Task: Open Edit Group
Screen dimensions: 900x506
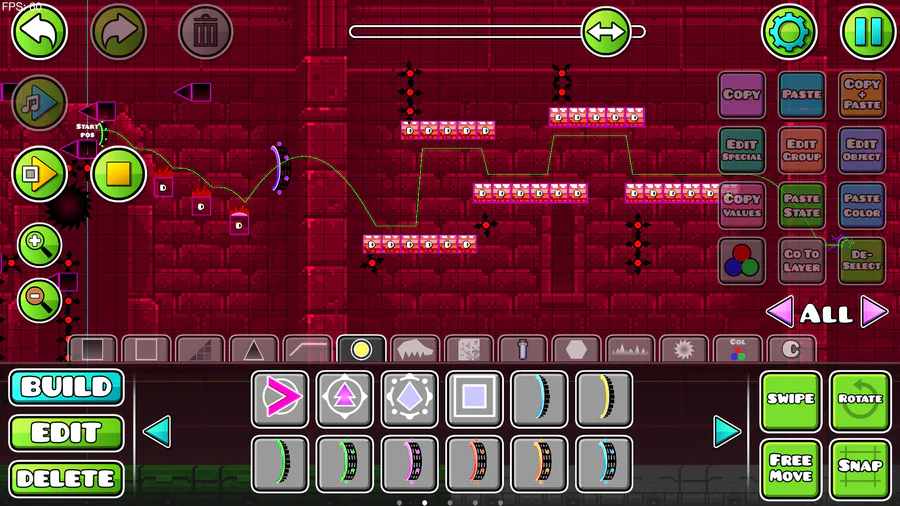Action: pos(801,150)
